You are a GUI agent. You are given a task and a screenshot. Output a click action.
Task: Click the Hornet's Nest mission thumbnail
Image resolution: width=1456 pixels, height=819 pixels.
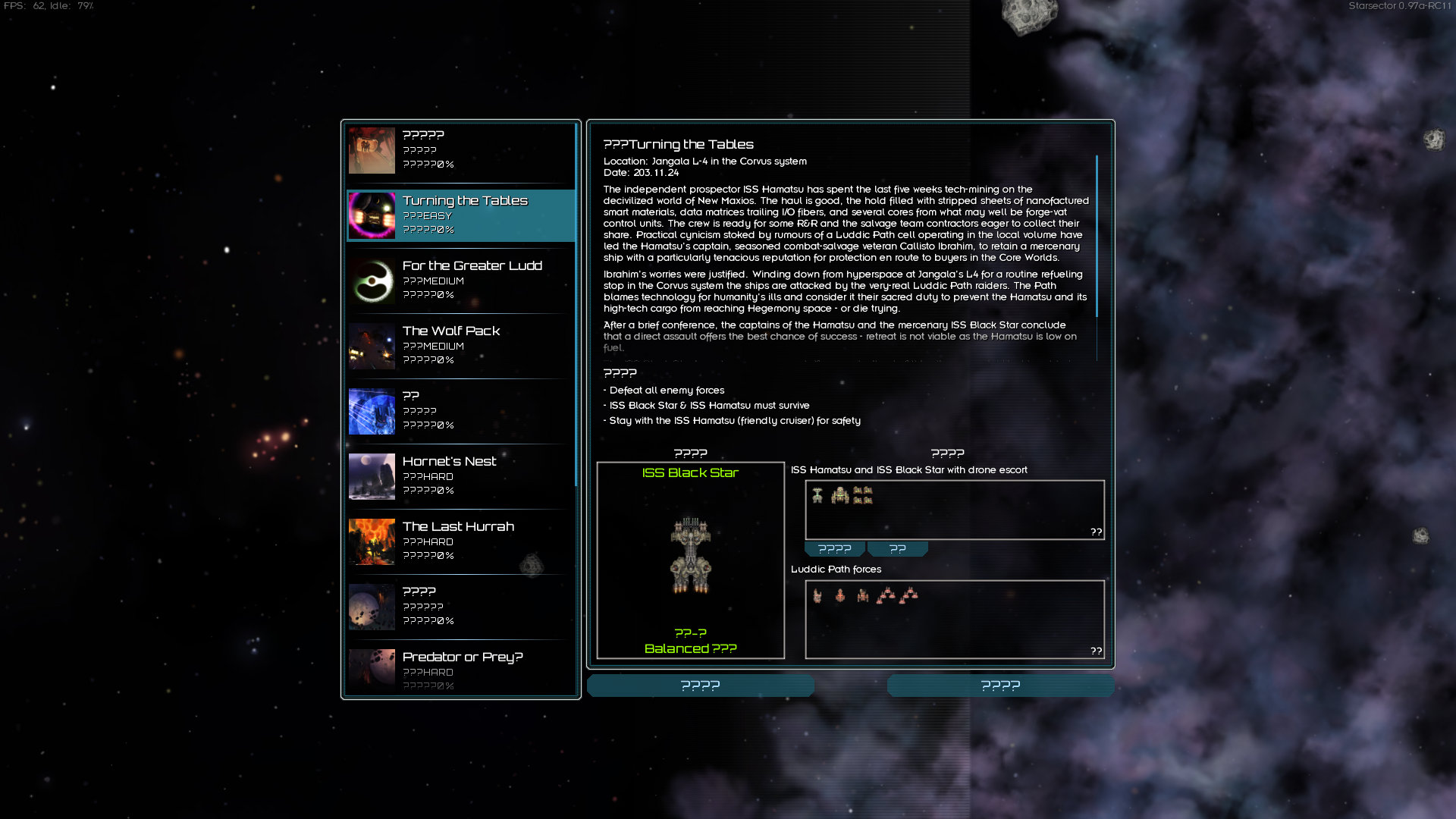(x=371, y=476)
